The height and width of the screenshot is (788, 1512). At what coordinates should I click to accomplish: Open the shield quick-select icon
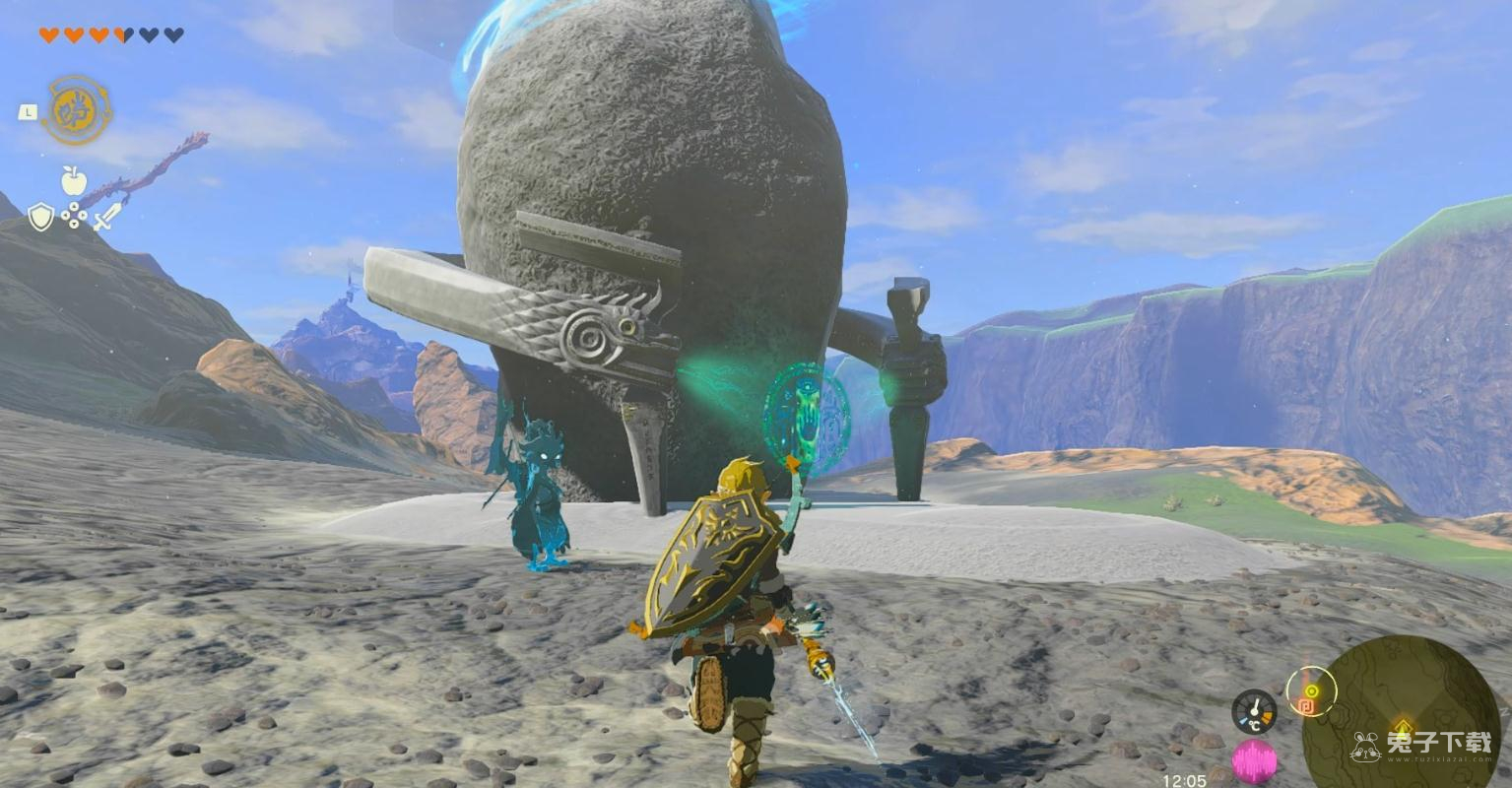click(x=40, y=217)
